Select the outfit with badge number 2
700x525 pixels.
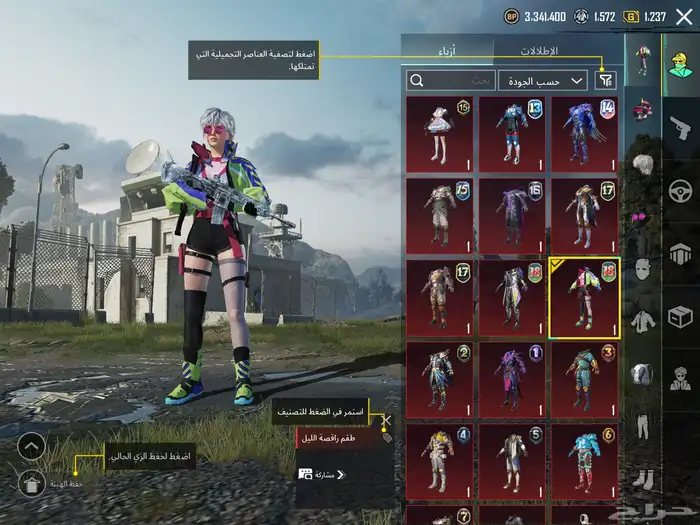(x=440, y=379)
